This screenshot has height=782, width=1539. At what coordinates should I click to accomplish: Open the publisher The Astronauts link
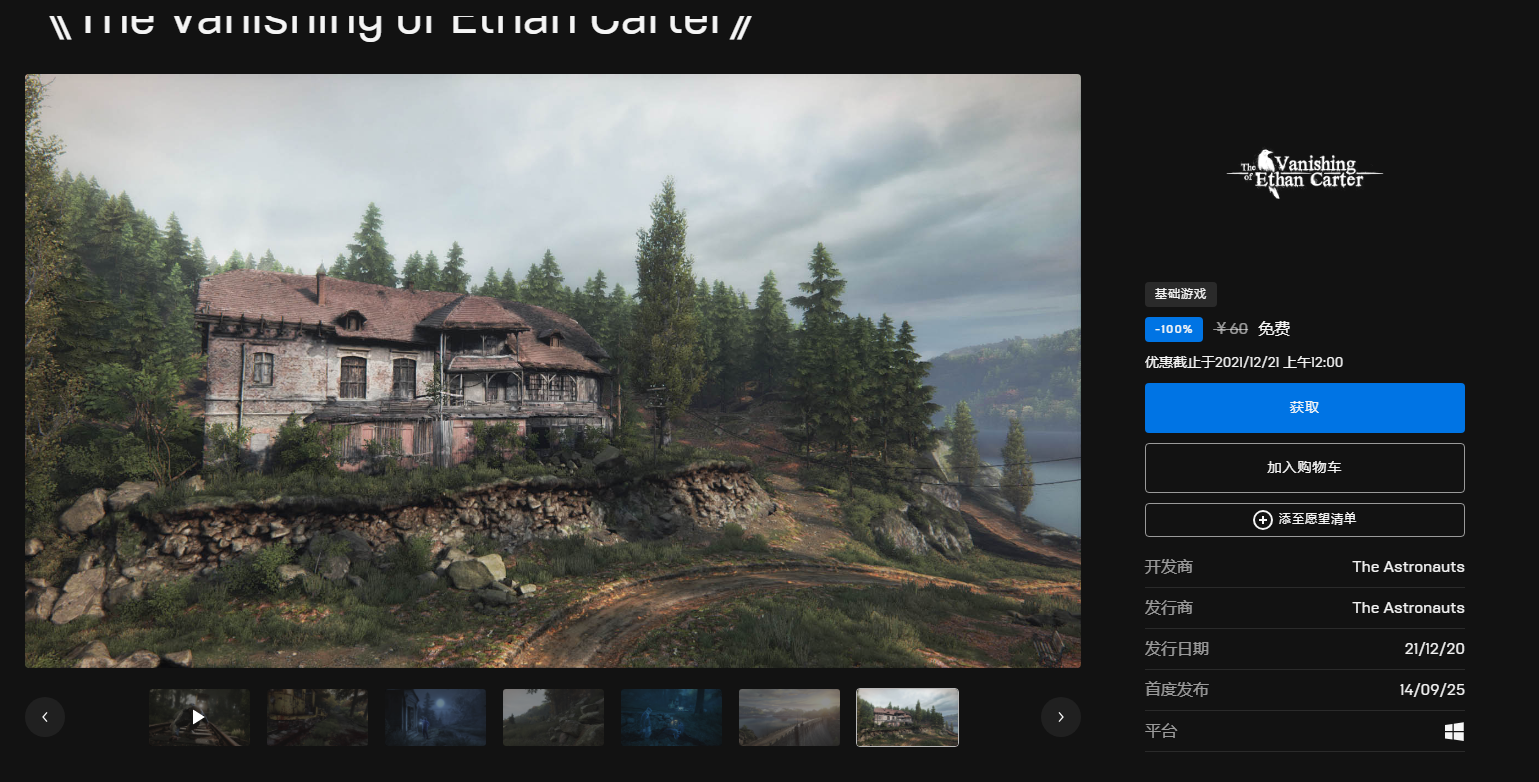pyautogui.click(x=1407, y=608)
